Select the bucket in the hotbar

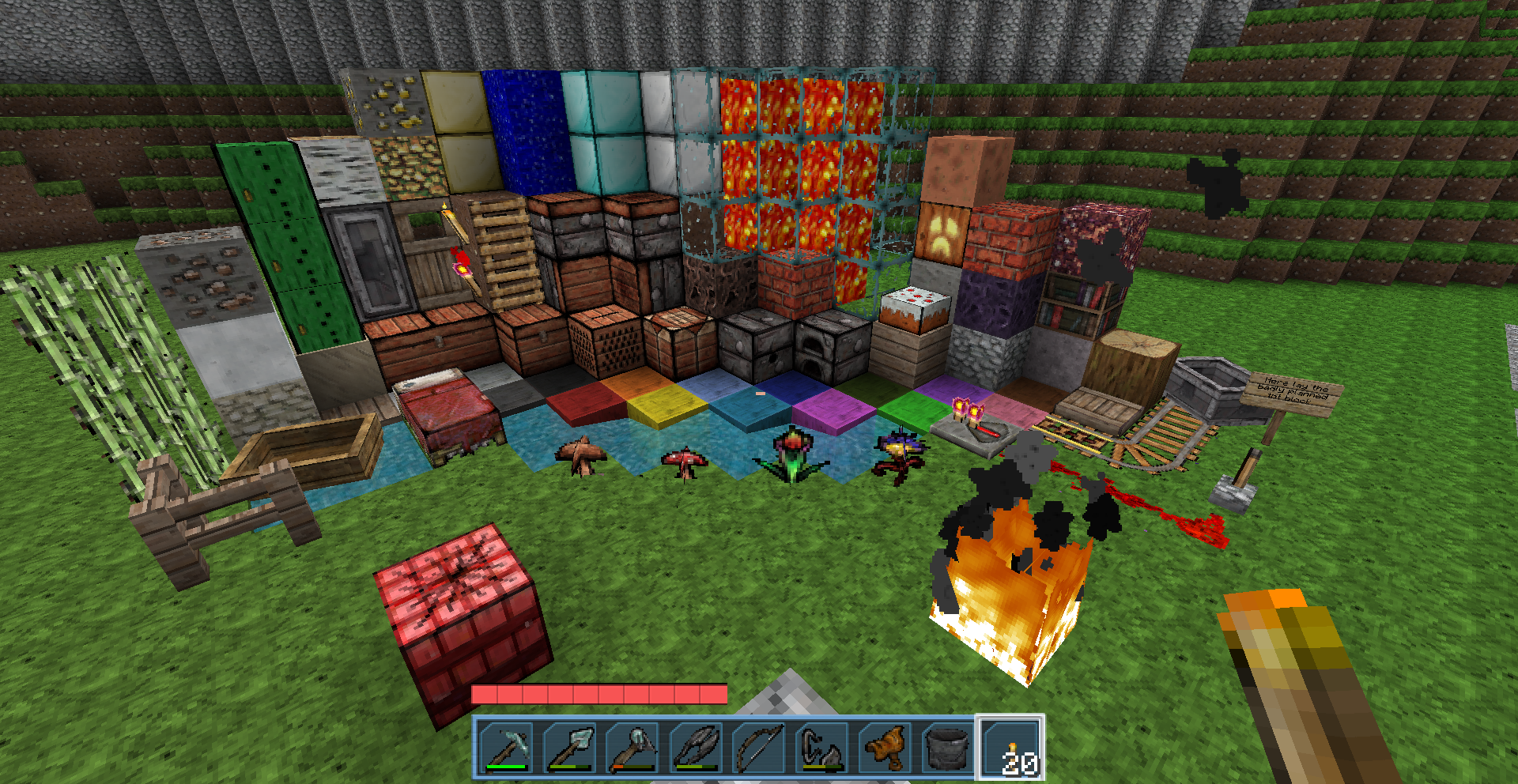coord(947,747)
